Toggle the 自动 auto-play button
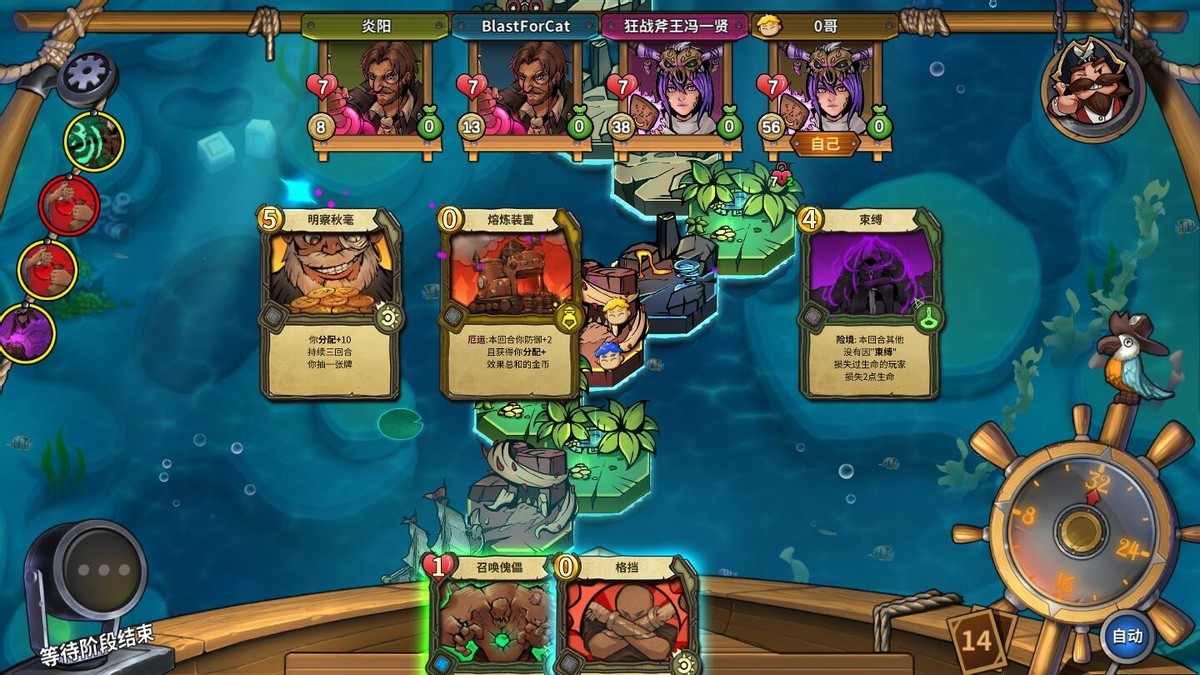 (1127, 635)
